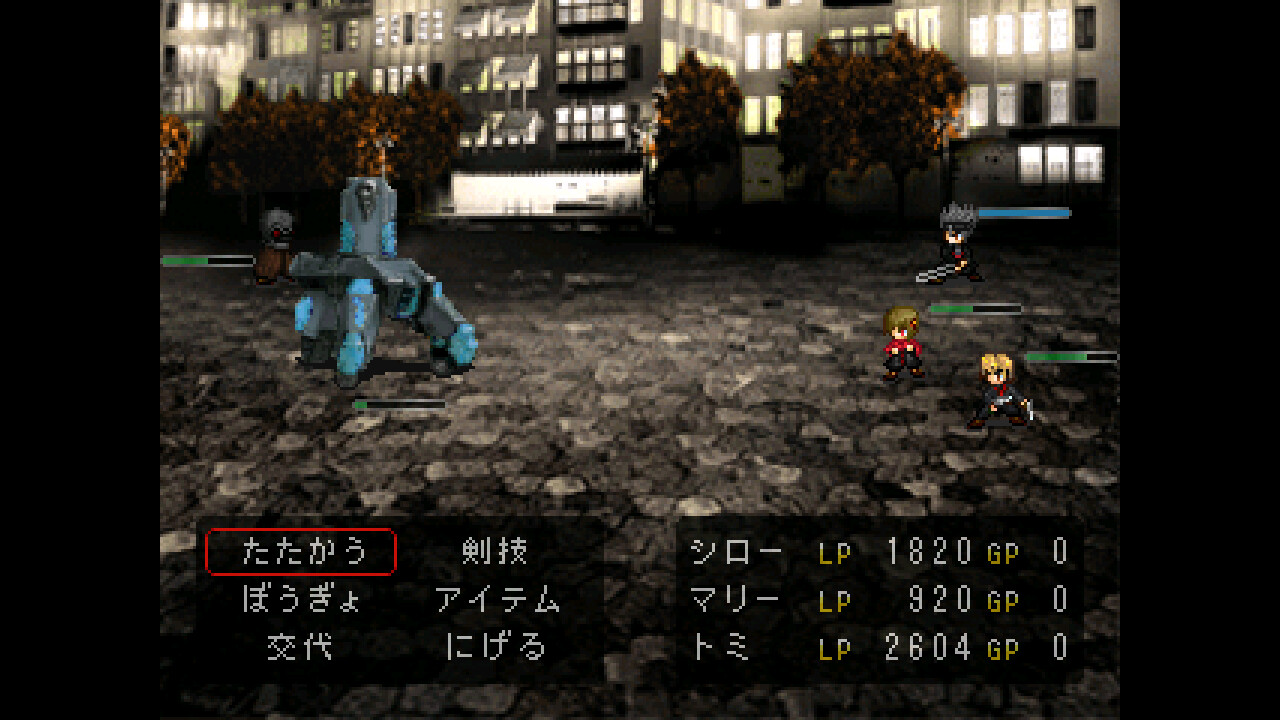Select the ぼうぎょ defend command
This screenshot has height=720, width=1280.
300,602
